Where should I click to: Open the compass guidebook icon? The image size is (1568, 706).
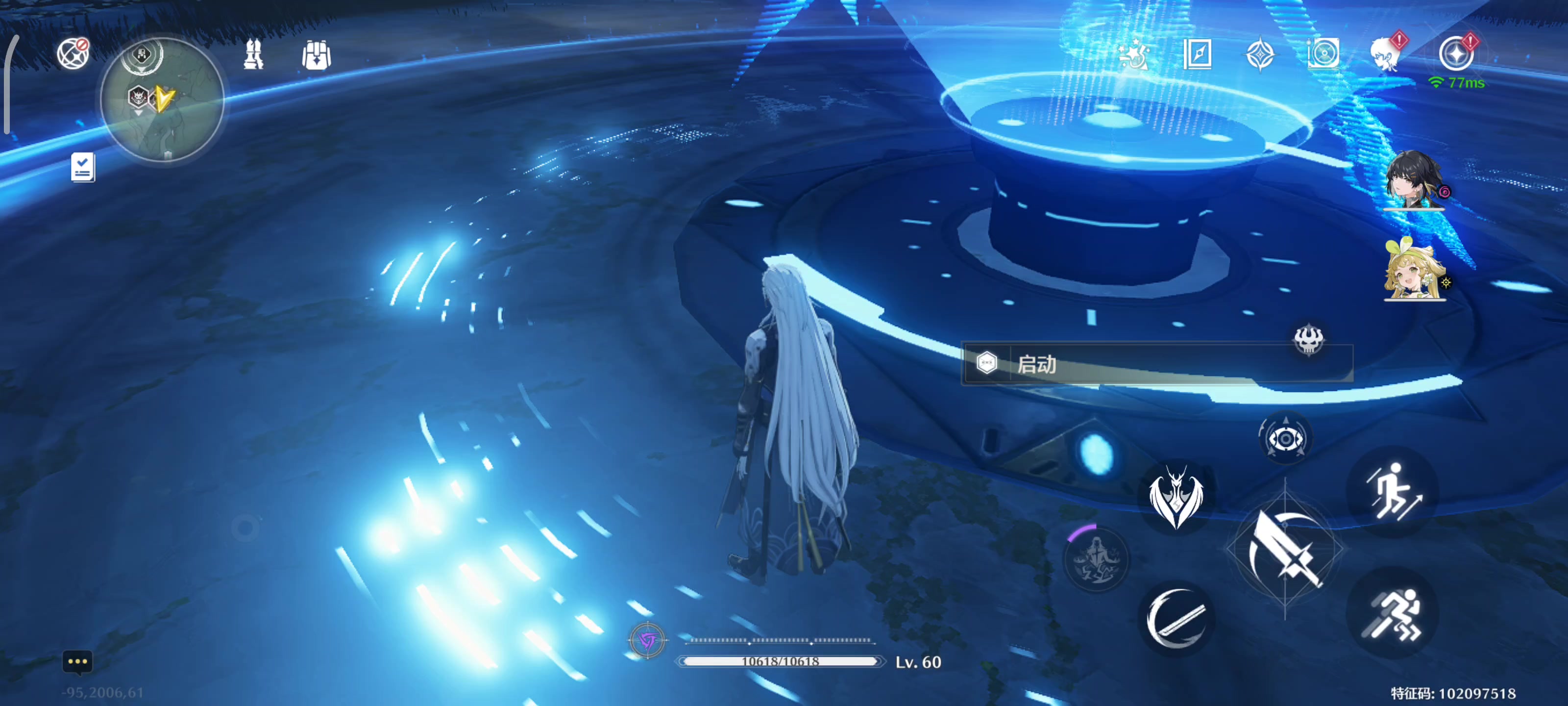[x=1197, y=54]
